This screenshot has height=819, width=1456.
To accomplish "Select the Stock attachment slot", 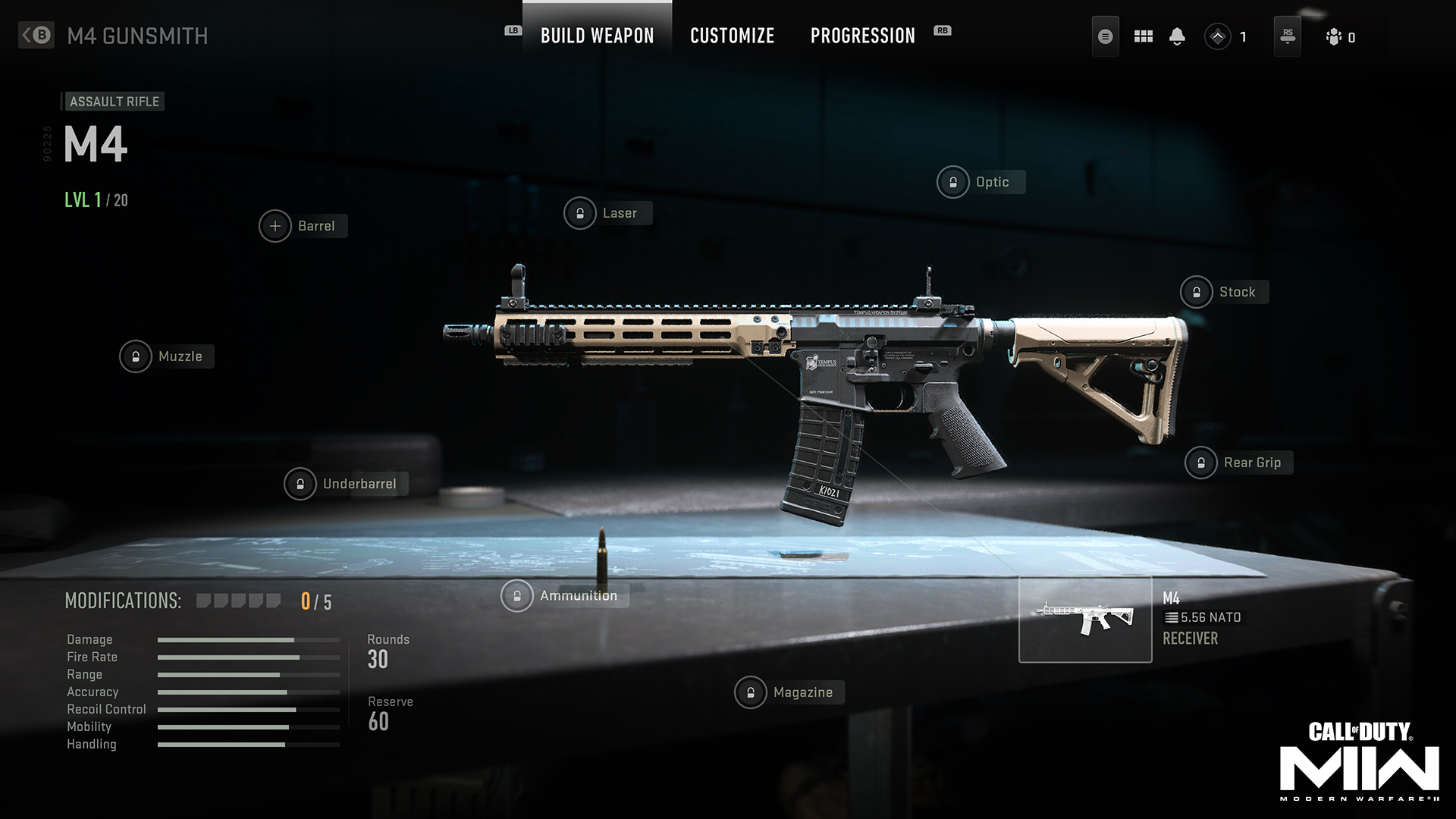I will point(1197,292).
